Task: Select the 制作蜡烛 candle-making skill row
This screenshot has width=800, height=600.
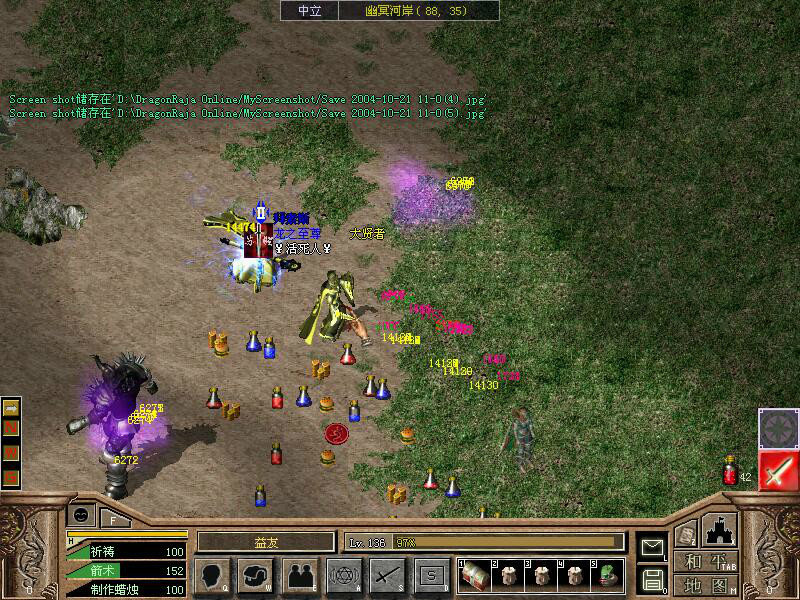Action: (125, 589)
